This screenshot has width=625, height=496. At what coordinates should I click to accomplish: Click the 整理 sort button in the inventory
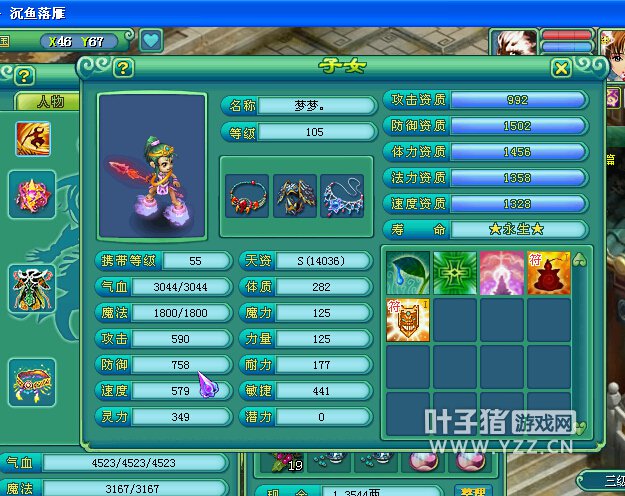pyautogui.click(x=471, y=491)
